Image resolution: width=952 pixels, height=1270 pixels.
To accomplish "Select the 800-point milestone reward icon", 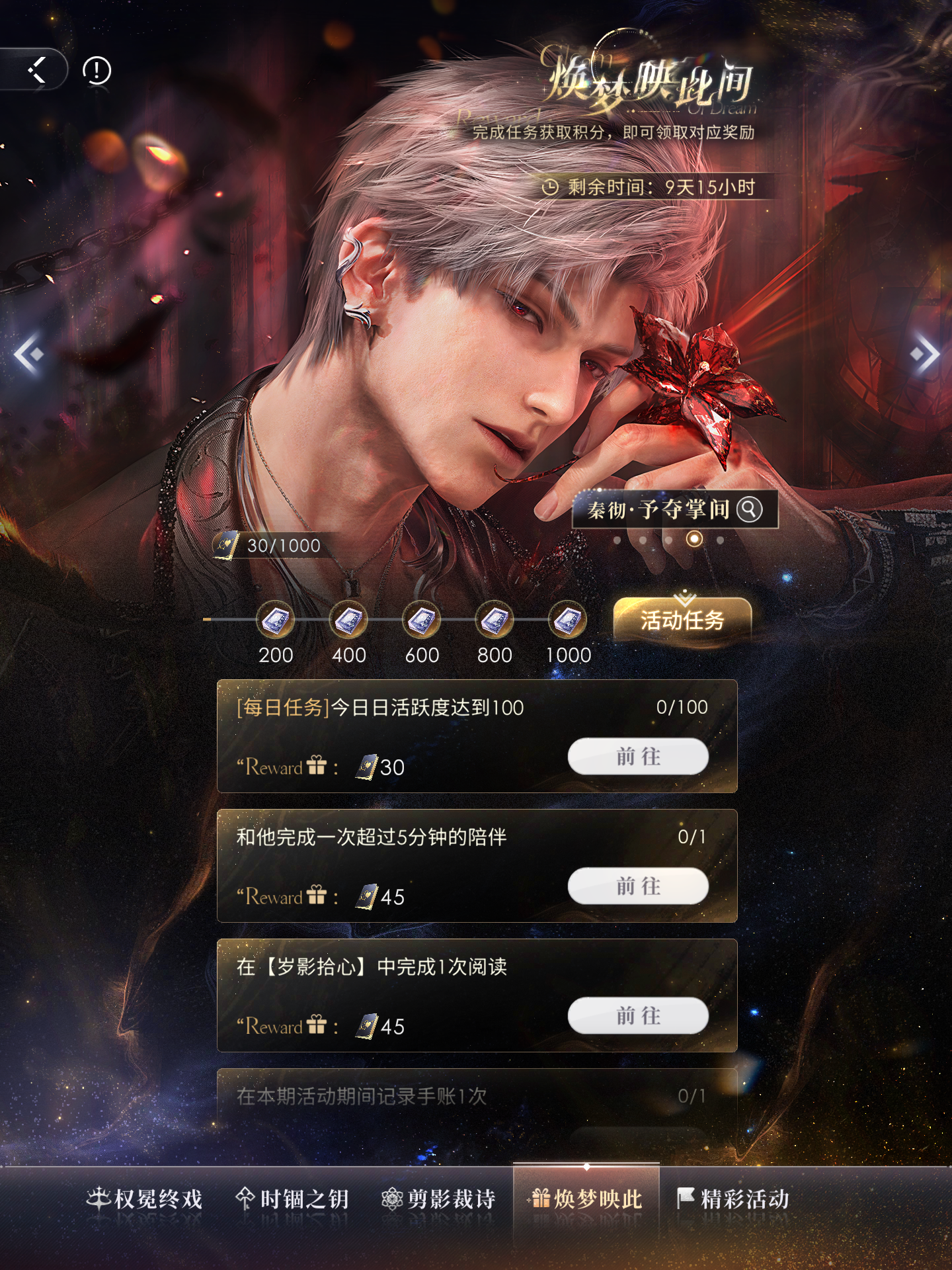I will point(495,620).
